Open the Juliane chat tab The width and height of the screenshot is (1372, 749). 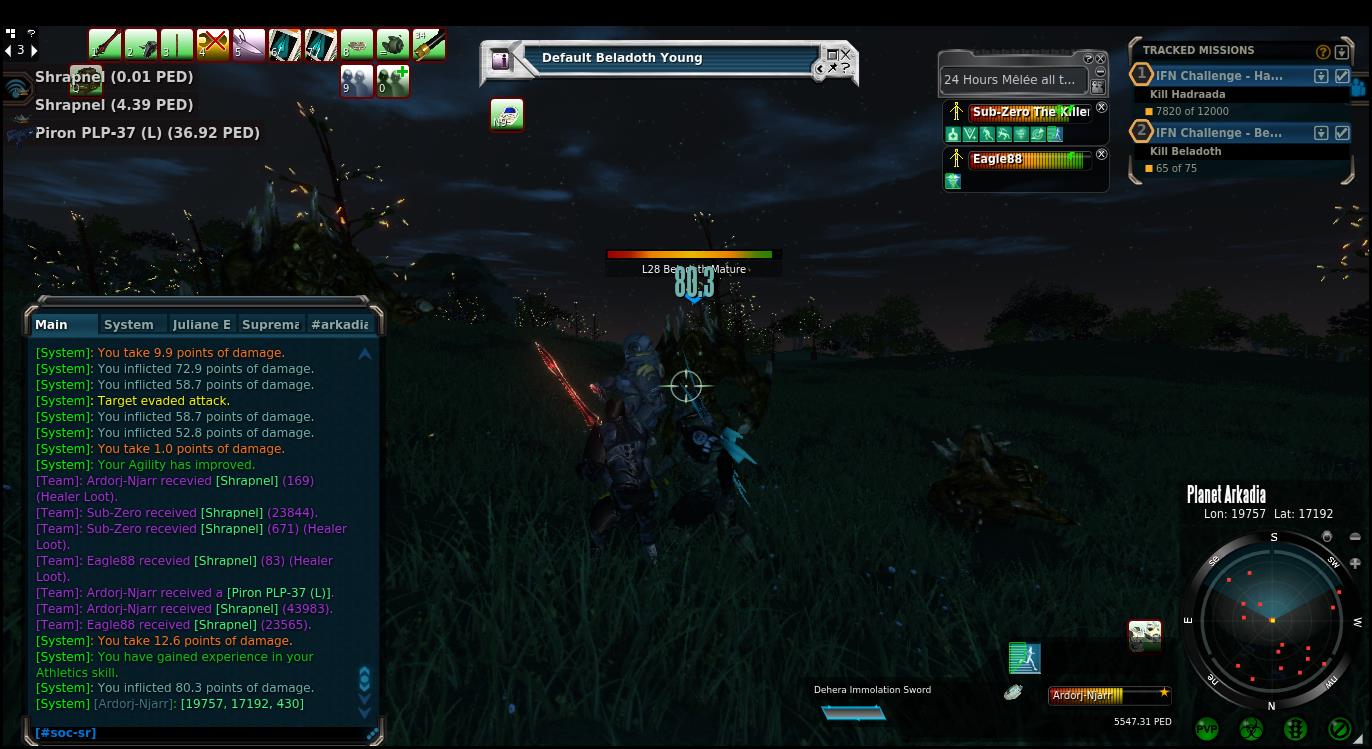click(x=201, y=324)
